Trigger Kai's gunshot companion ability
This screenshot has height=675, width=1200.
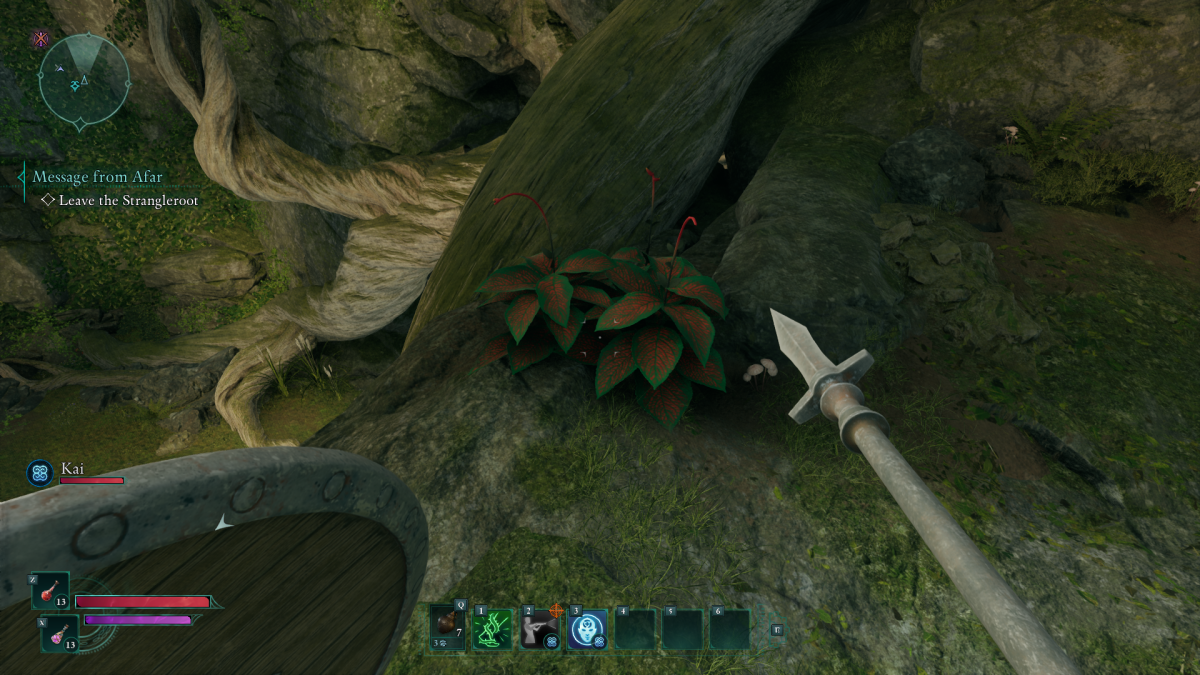[540, 629]
